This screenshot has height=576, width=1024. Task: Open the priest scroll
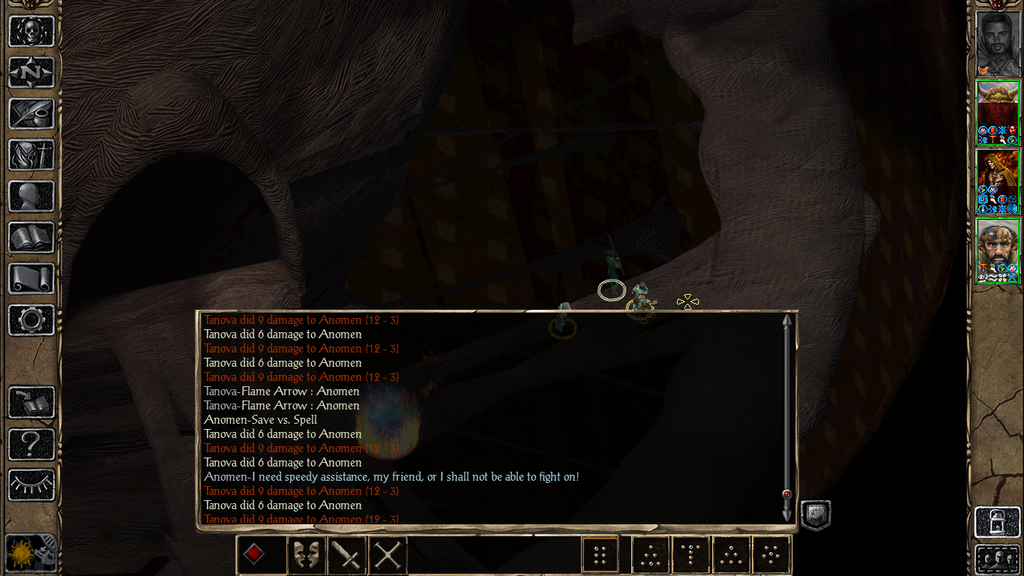tap(31, 279)
